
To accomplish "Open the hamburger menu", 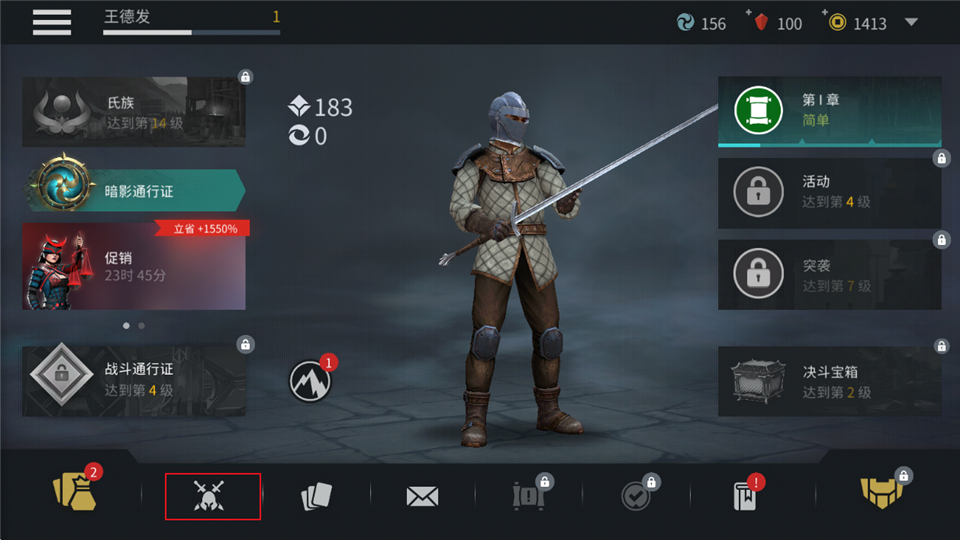I will point(52,21).
